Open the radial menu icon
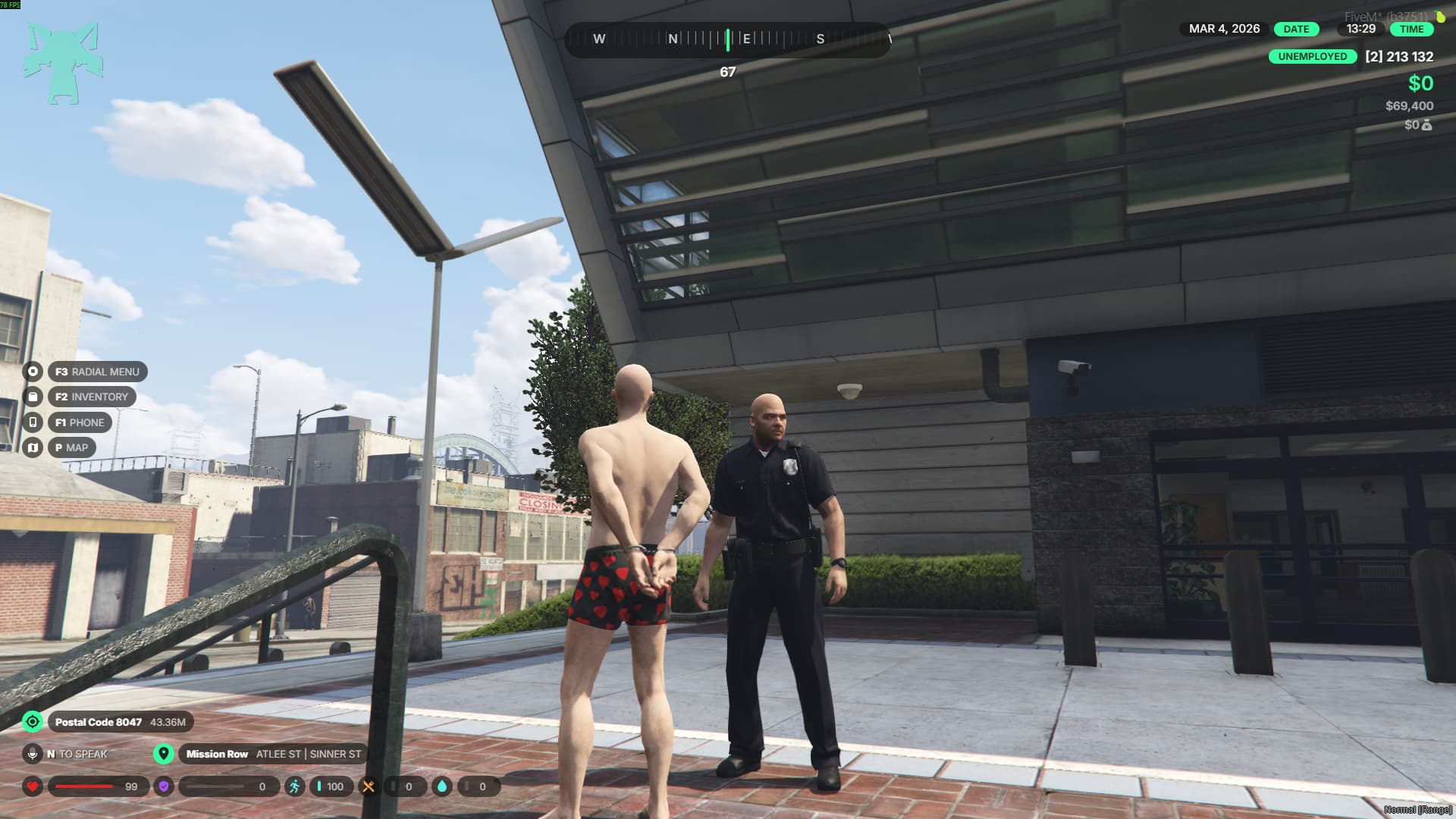1456x819 pixels. click(x=33, y=372)
